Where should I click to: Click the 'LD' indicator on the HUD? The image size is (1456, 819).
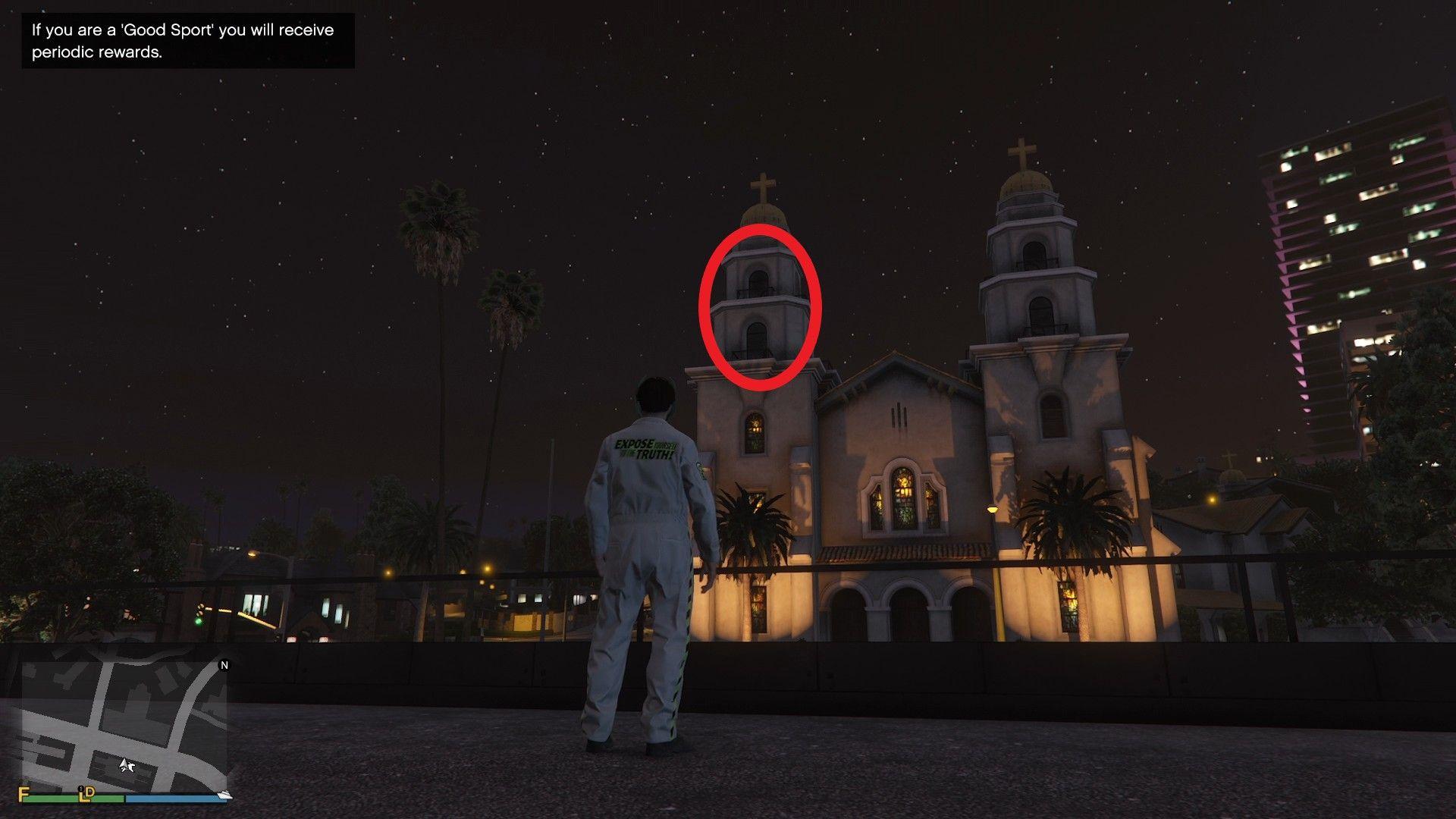click(x=85, y=794)
